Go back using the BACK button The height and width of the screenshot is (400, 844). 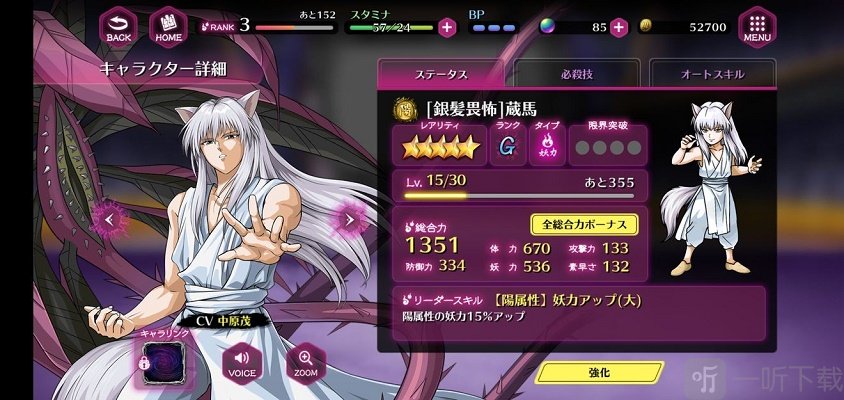pos(119,27)
